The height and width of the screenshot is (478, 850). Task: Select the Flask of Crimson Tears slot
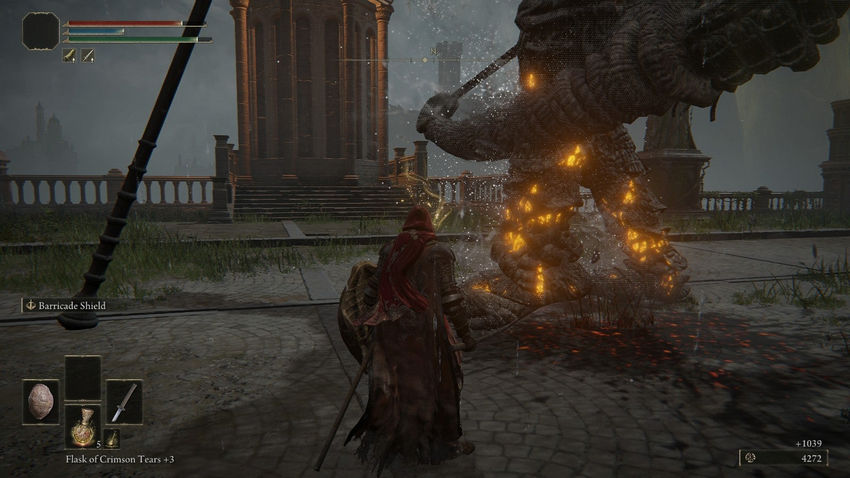click(83, 426)
